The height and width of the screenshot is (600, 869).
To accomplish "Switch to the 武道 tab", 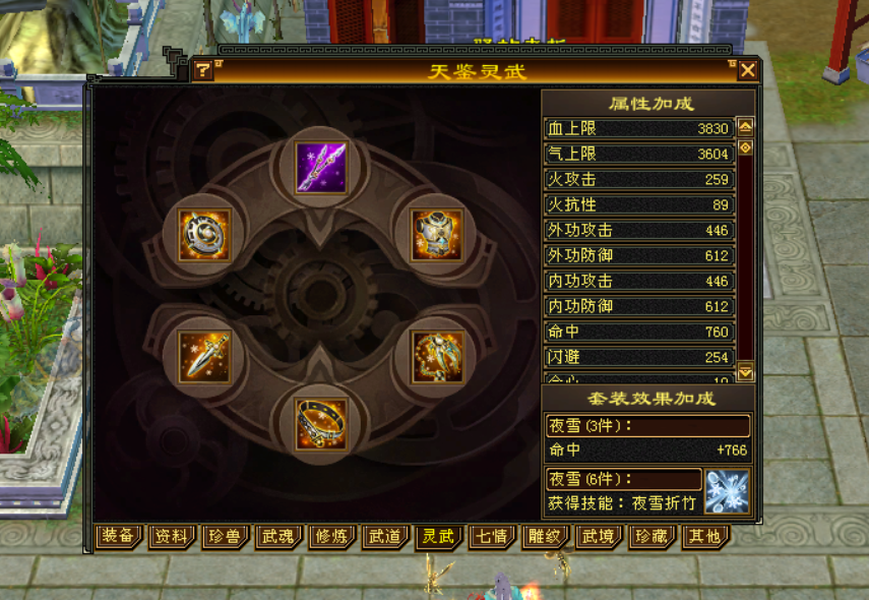I will point(384,537).
